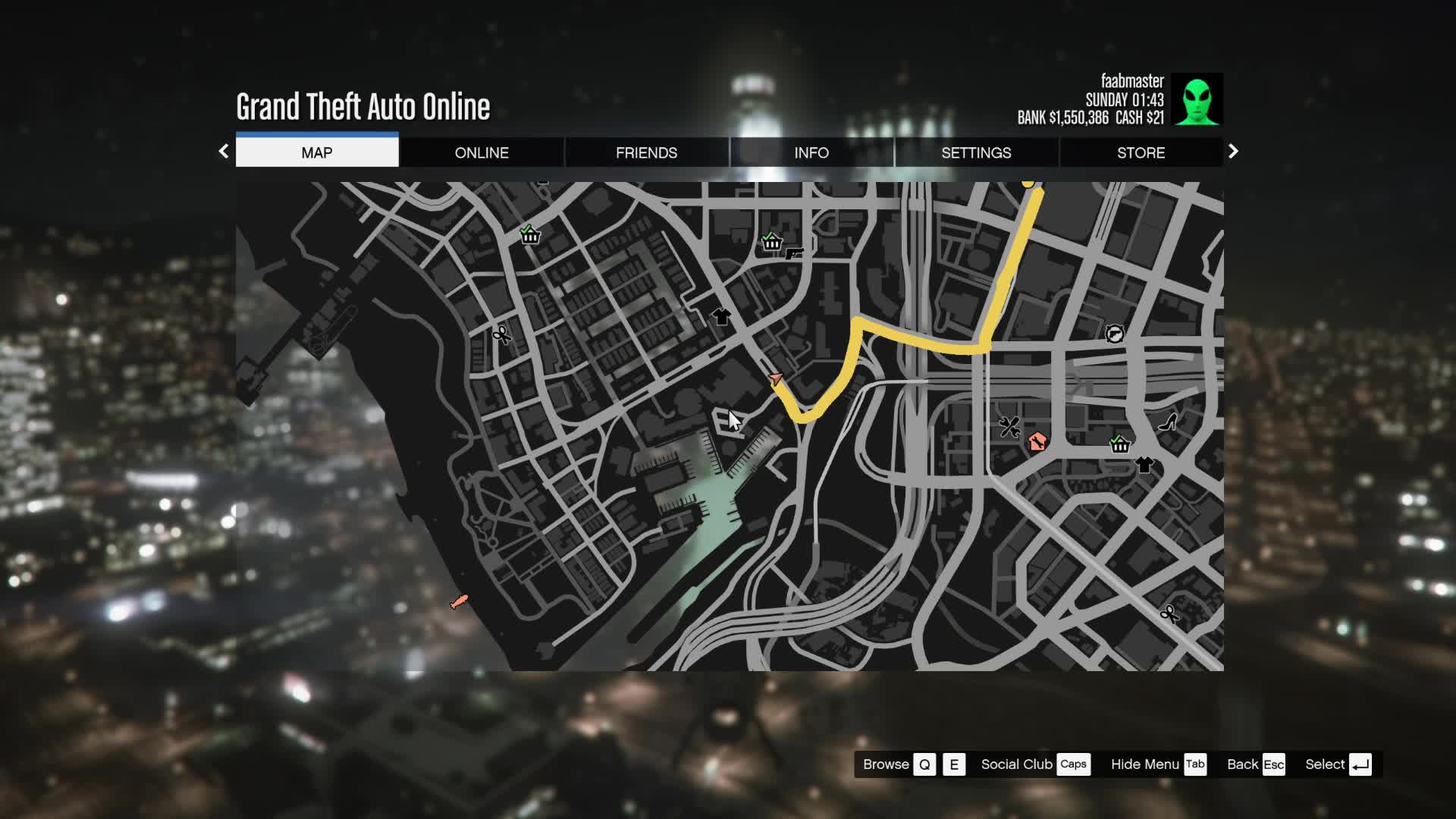Select the INFO tab
The image size is (1456, 819).
pos(811,152)
